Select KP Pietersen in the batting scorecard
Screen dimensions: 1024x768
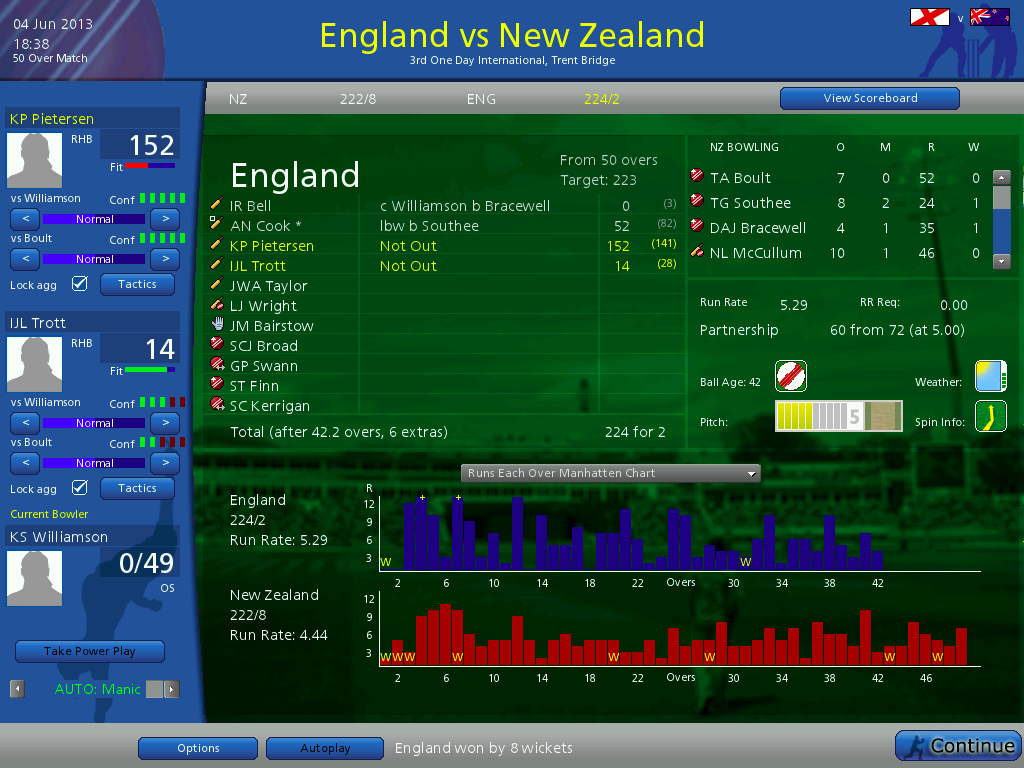tap(272, 246)
